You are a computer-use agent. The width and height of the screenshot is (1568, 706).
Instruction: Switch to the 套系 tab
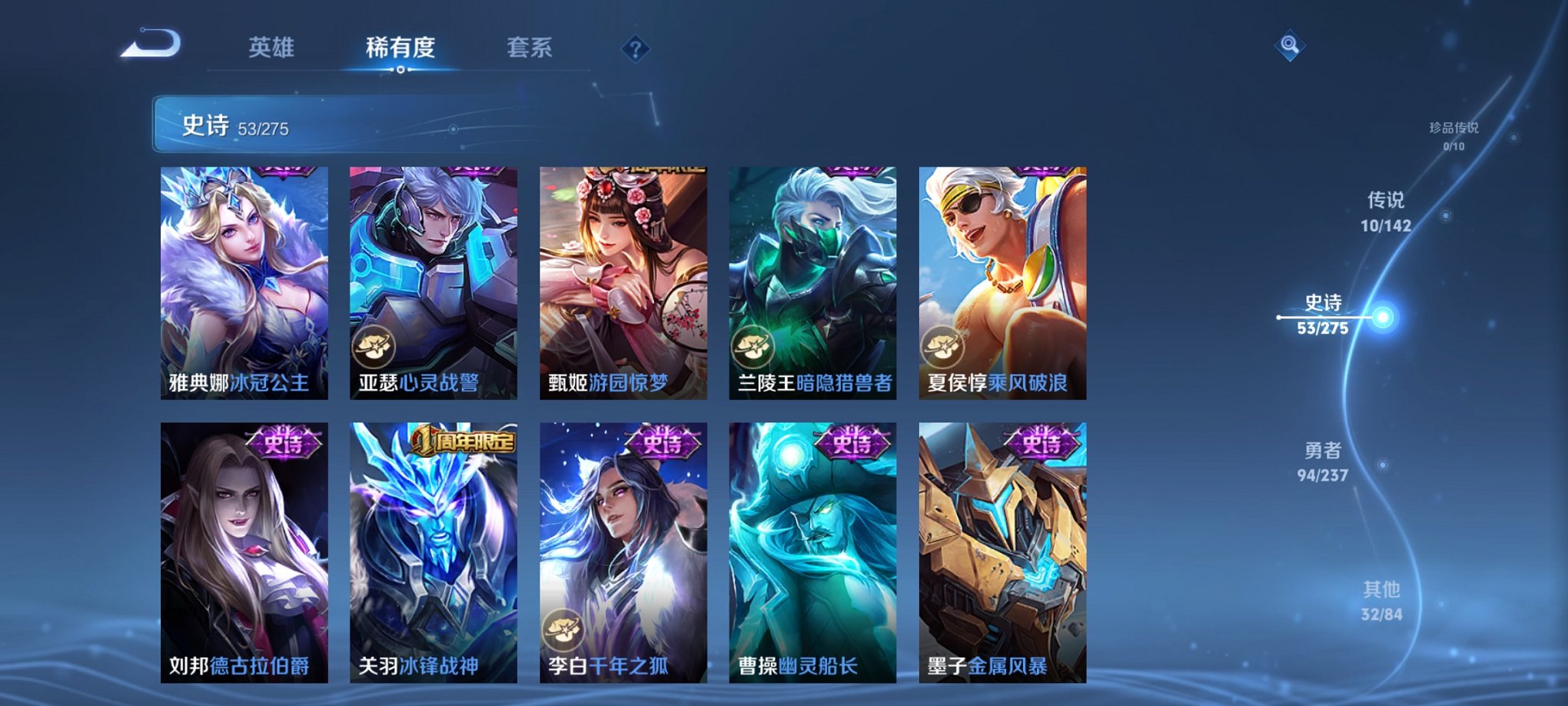tap(532, 48)
